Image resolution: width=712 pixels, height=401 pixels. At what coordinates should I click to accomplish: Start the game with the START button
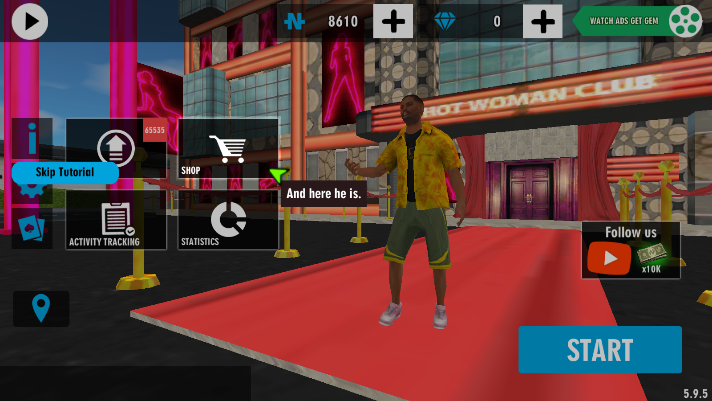(x=599, y=350)
